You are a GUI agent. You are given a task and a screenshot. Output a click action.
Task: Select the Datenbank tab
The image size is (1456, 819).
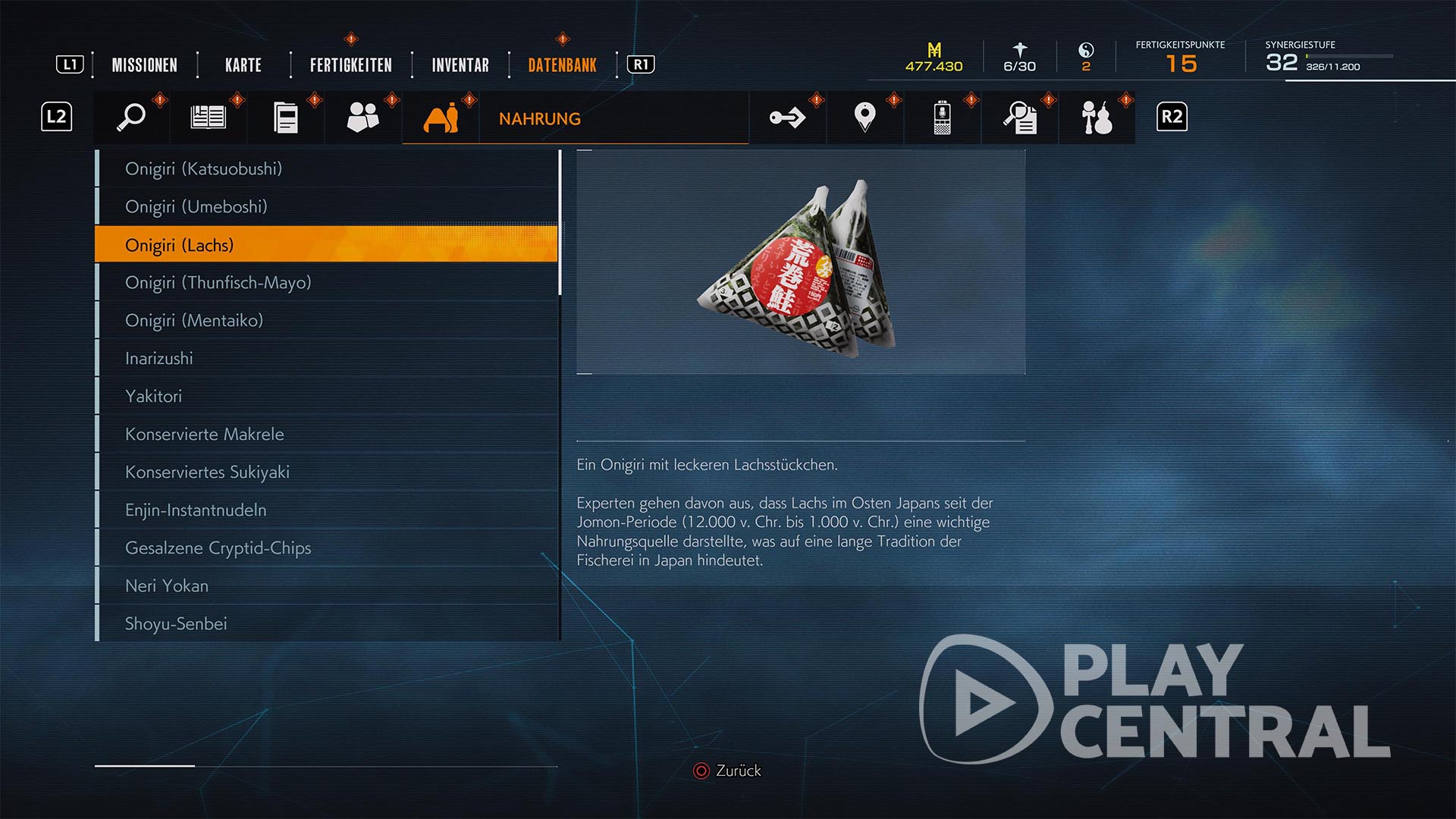point(562,65)
